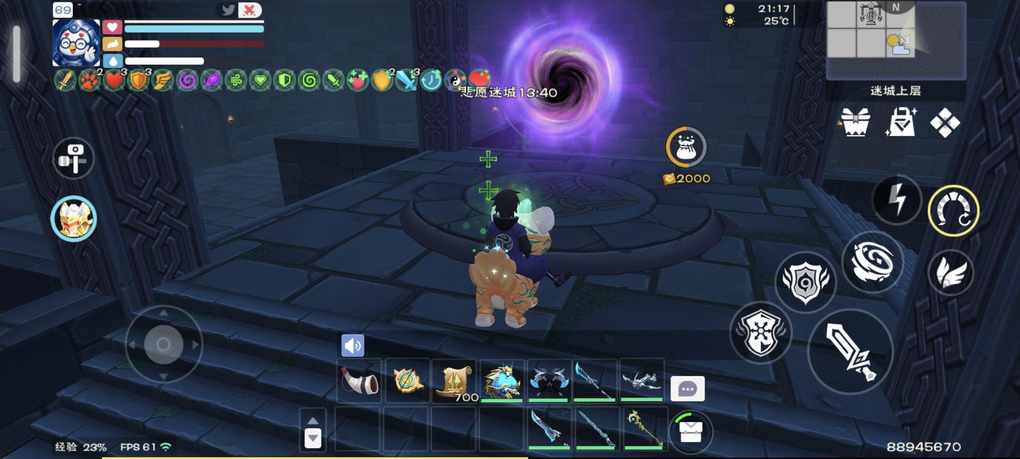The image size is (1020, 459).
Task: Open the backpack inventory button
Action: click(689, 430)
